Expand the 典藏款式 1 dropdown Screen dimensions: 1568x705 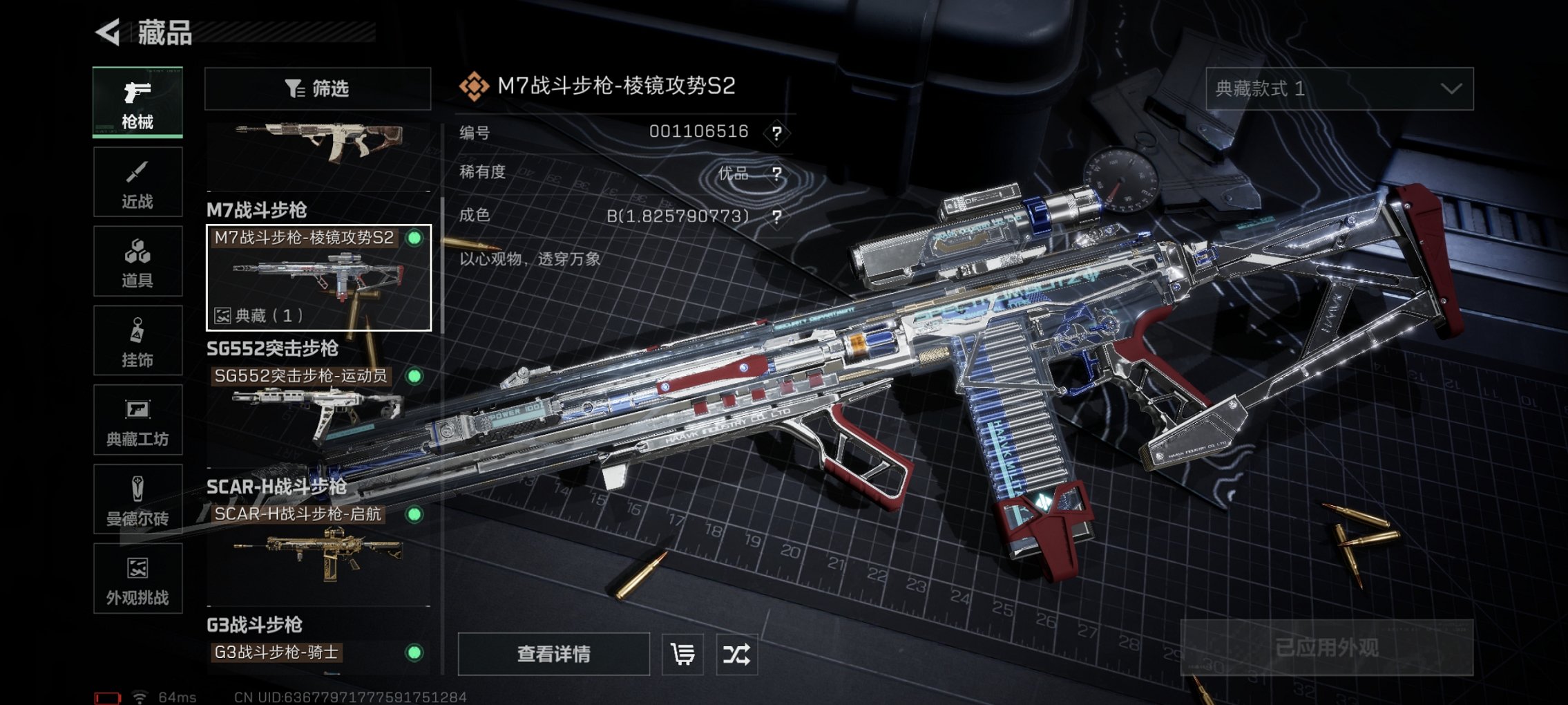click(x=1339, y=88)
